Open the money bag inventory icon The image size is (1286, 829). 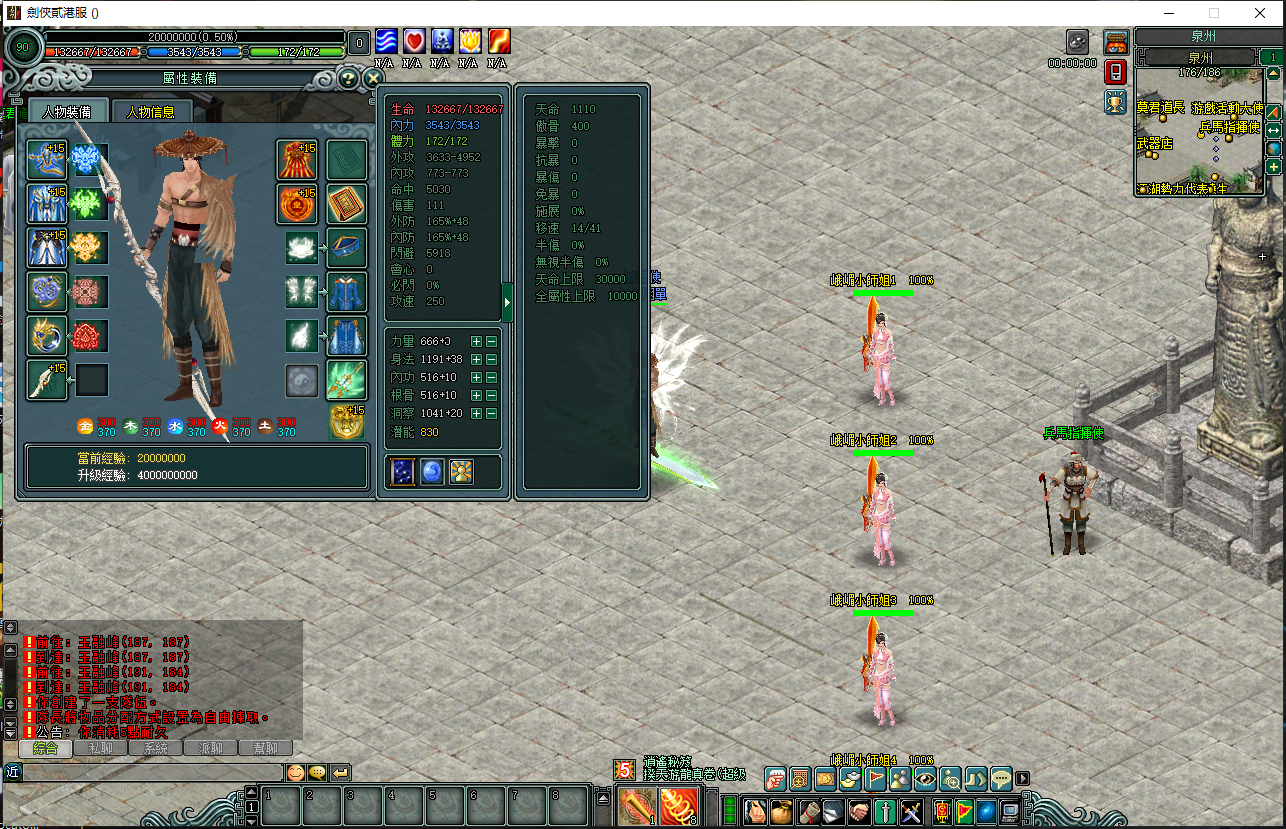(x=781, y=811)
